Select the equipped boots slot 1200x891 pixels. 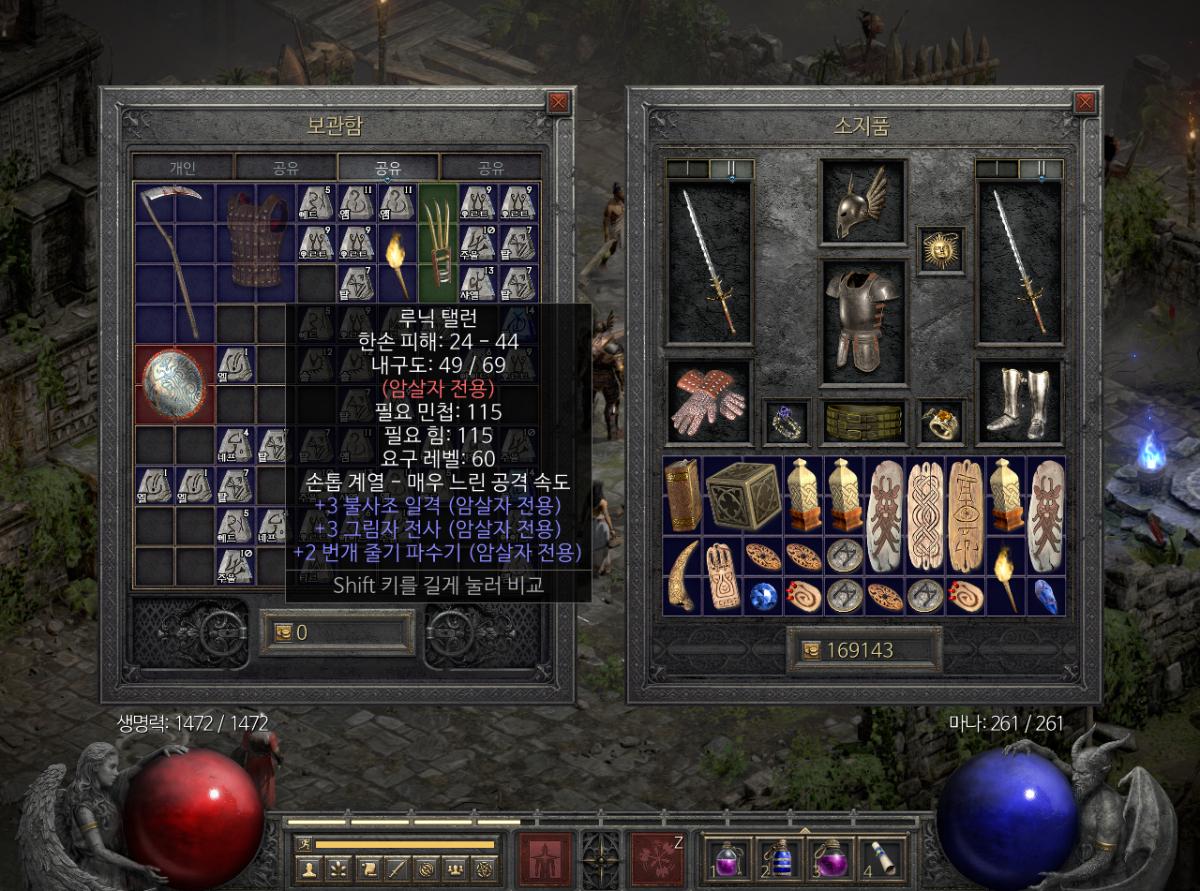pos(1018,402)
